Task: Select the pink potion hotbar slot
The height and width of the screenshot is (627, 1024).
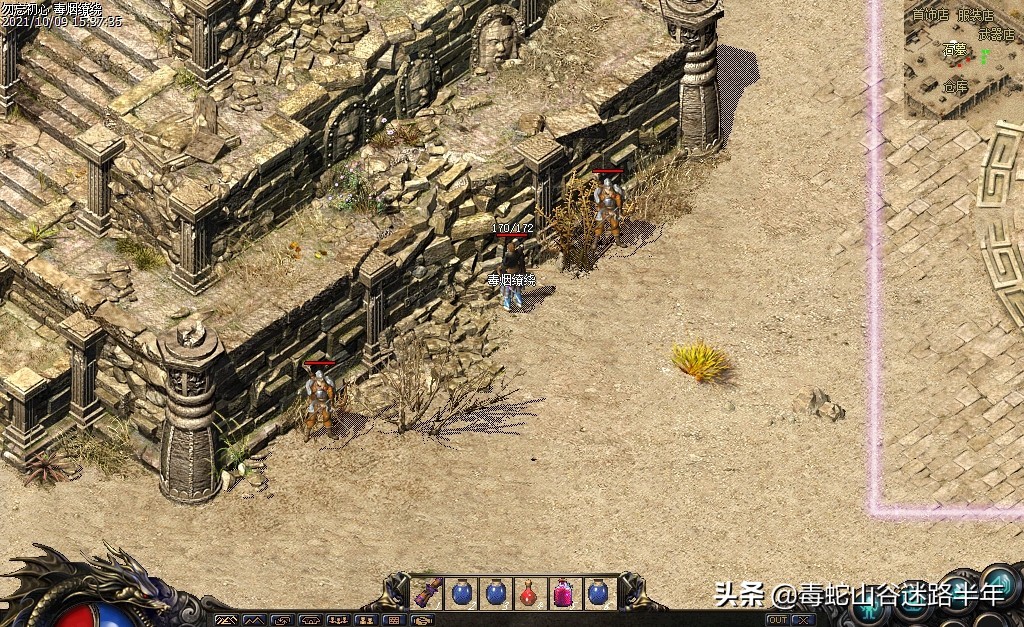Action: click(563, 593)
